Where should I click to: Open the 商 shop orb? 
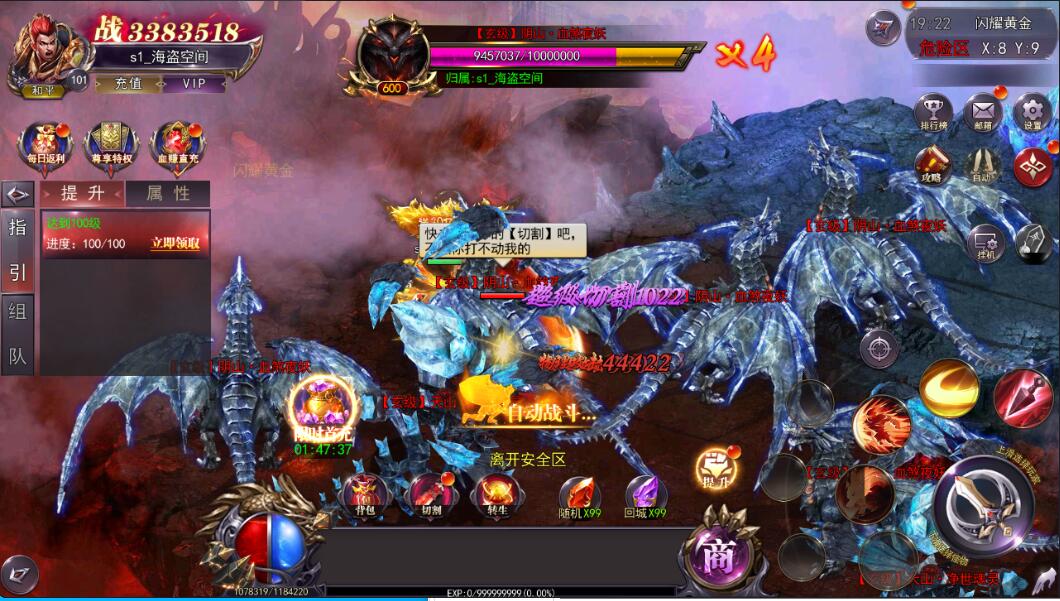[x=716, y=556]
